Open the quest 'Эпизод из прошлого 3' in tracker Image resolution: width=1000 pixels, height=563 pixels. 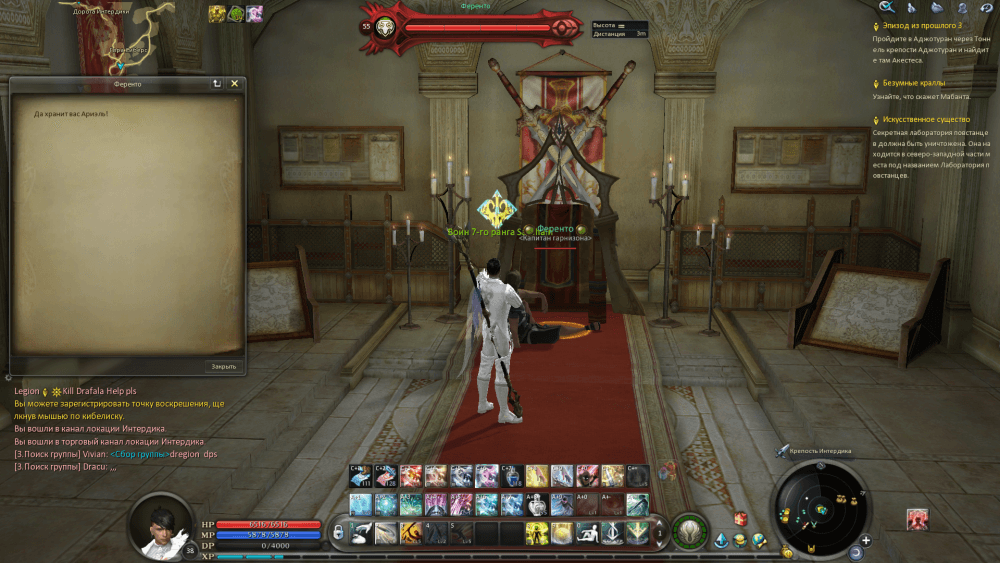pyautogui.click(x=917, y=25)
